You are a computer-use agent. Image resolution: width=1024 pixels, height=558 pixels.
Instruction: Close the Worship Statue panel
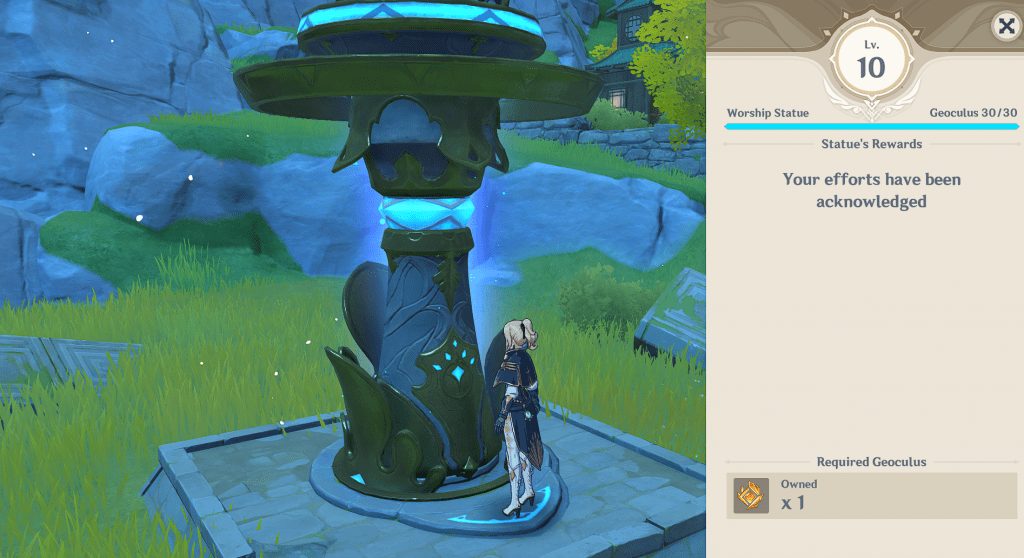click(1004, 26)
